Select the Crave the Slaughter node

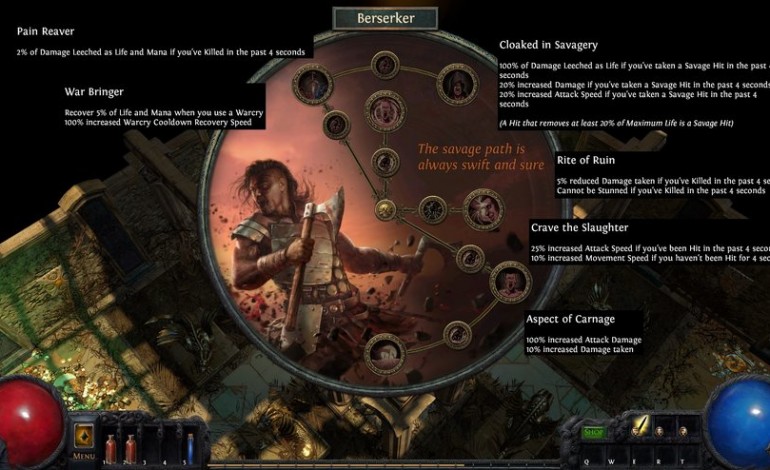(510, 281)
